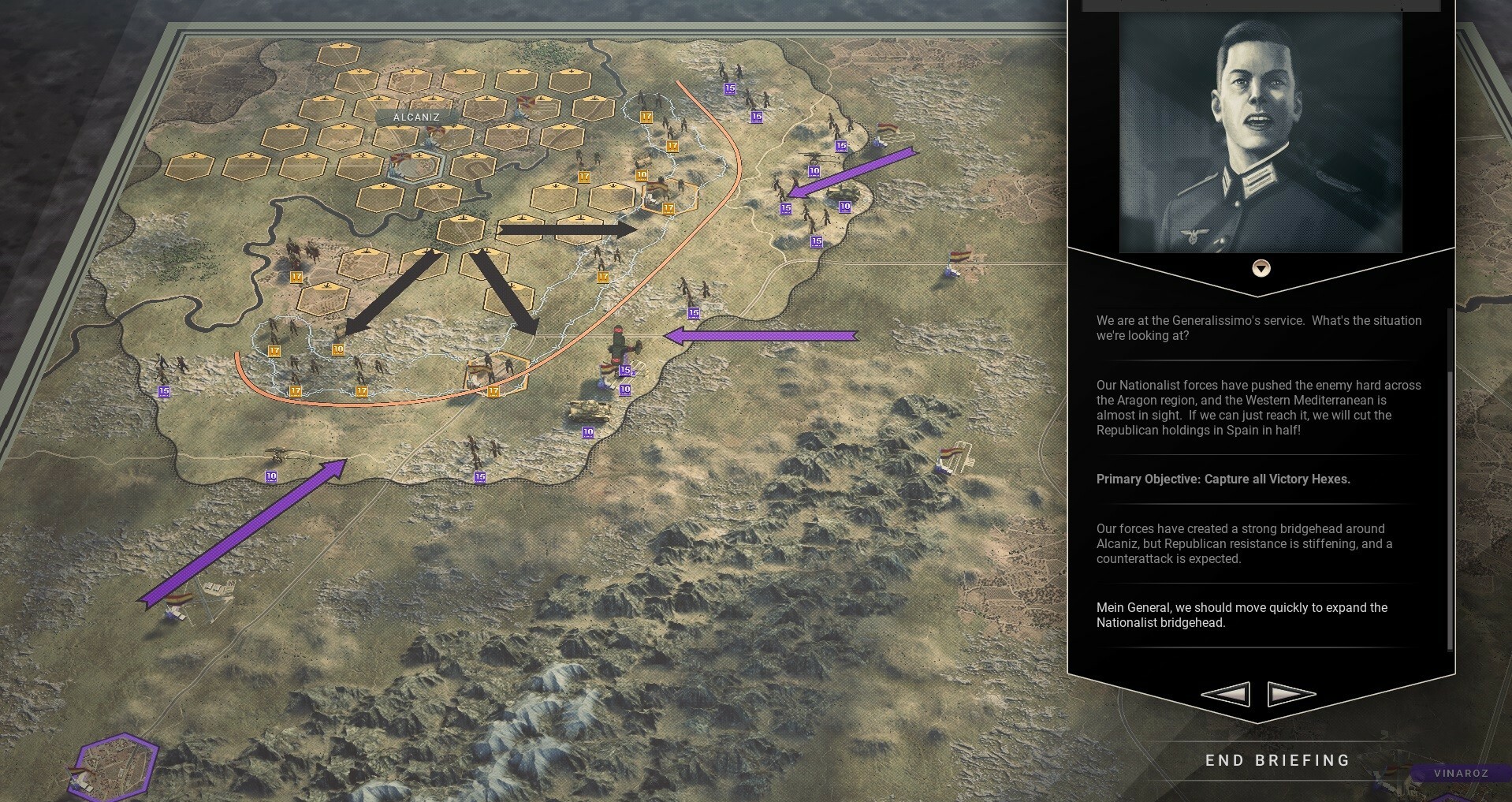Advance briefing with the right arrow button

1288,694
